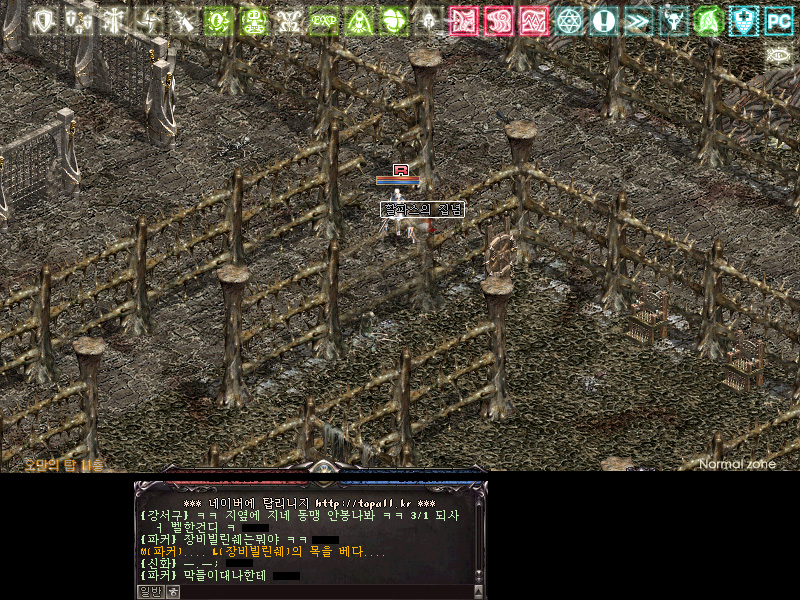Toggle the eye icon below PC
Screen dimensions: 800x600
click(778, 54)
